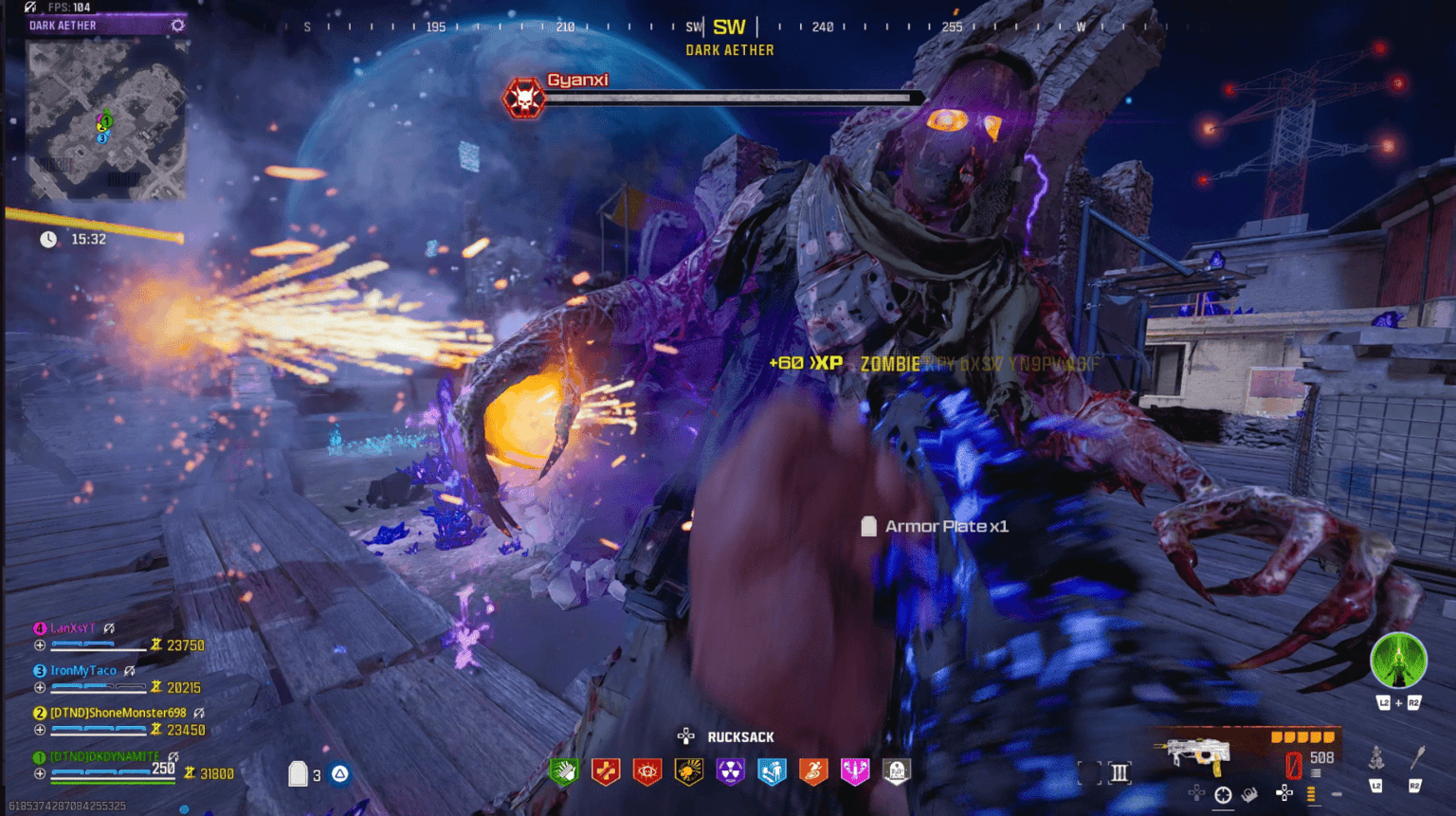Select the blue revive perk icon
1456x816 pixels.
tap(772, 771)
